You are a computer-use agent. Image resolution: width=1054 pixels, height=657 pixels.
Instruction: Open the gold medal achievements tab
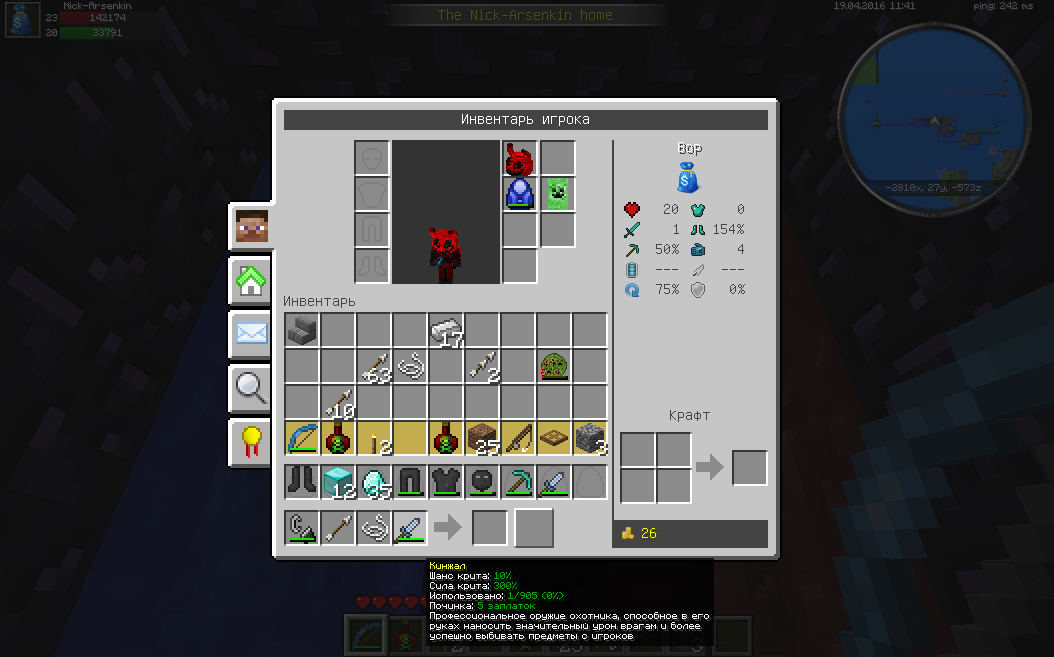[x=252, y=440]
